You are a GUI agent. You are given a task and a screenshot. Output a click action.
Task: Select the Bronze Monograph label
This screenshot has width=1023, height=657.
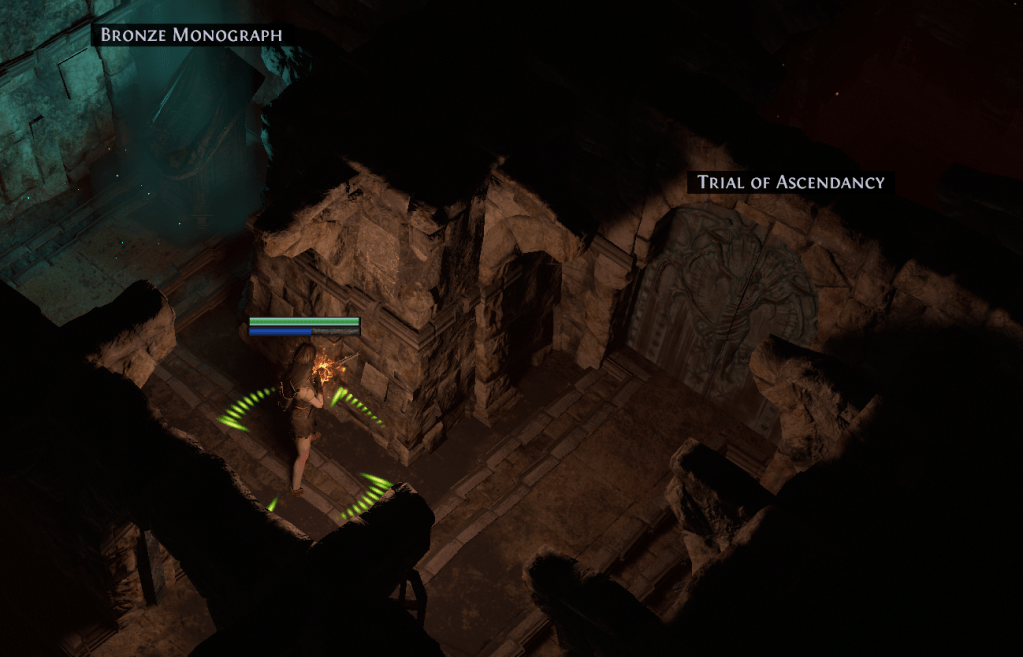click(191, 35)
